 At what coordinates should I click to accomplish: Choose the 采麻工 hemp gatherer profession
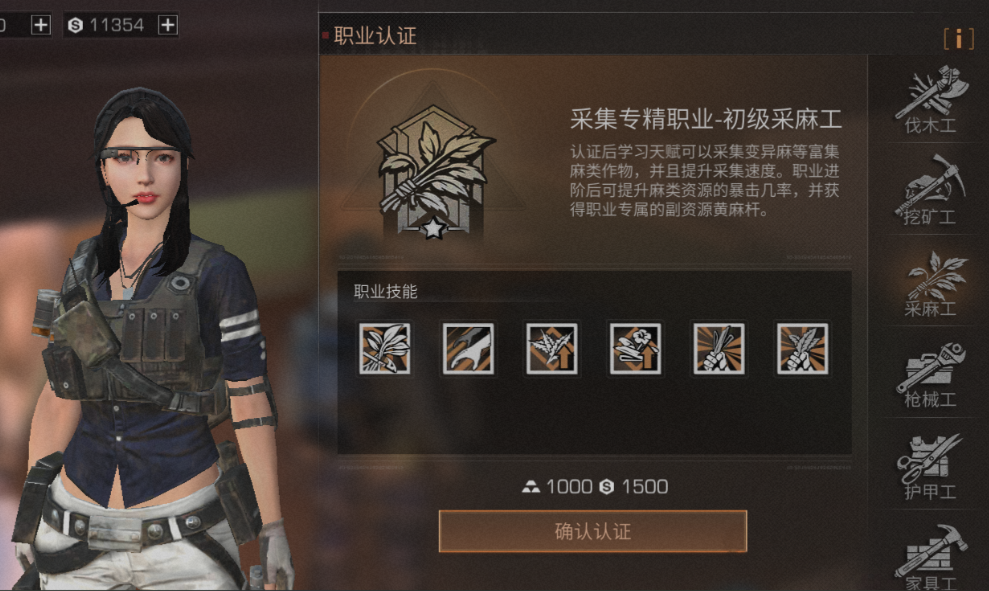(x=930, y=284)
